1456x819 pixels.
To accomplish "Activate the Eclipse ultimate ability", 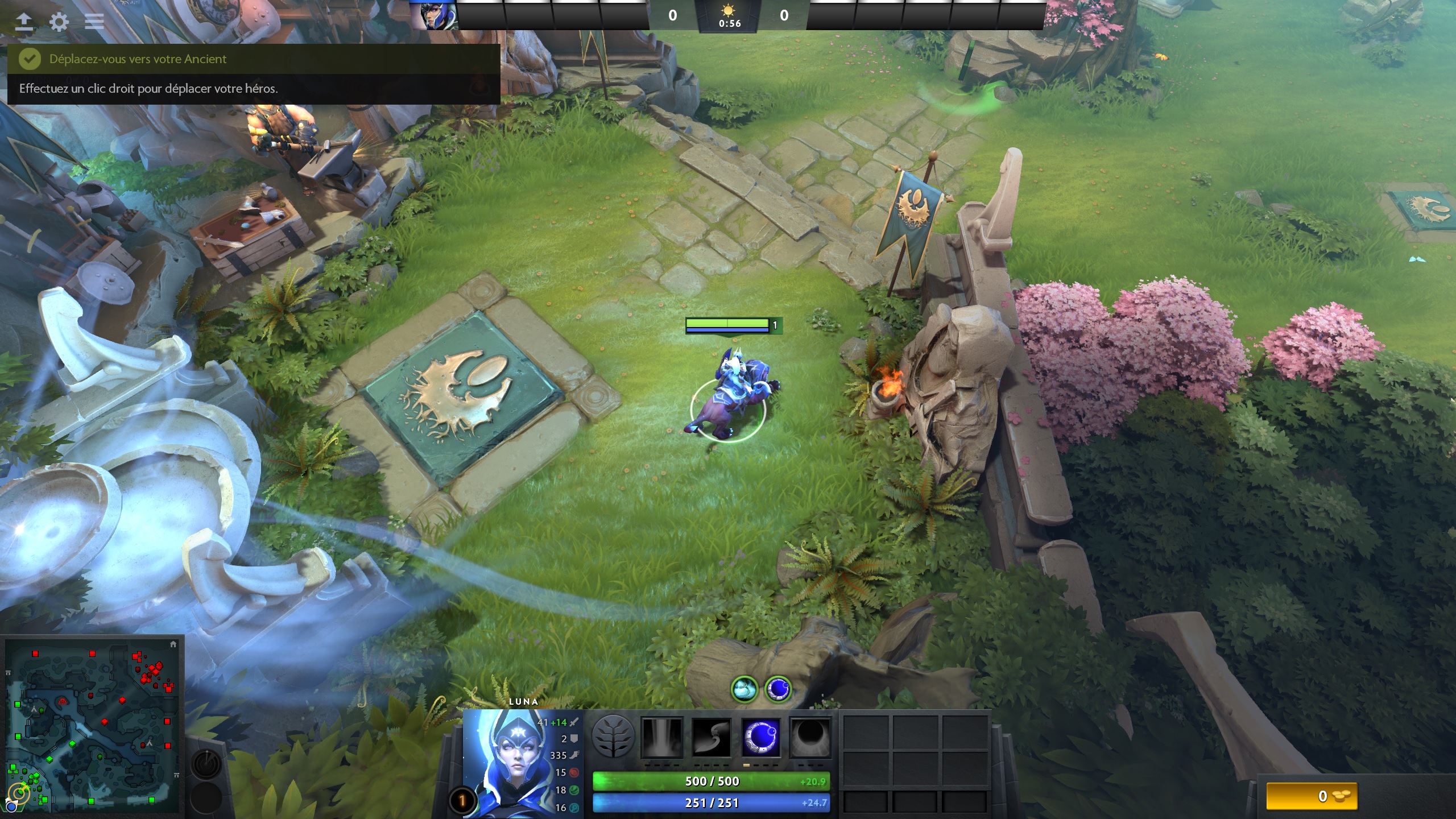I will (810, 738).
